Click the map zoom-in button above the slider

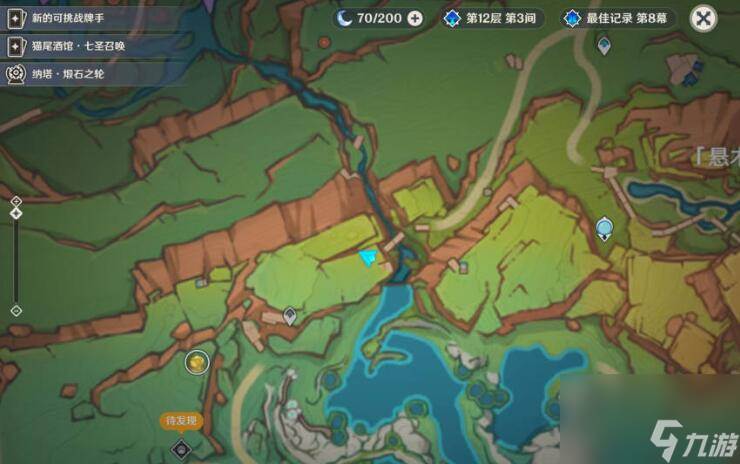click(x=16, y=201)
